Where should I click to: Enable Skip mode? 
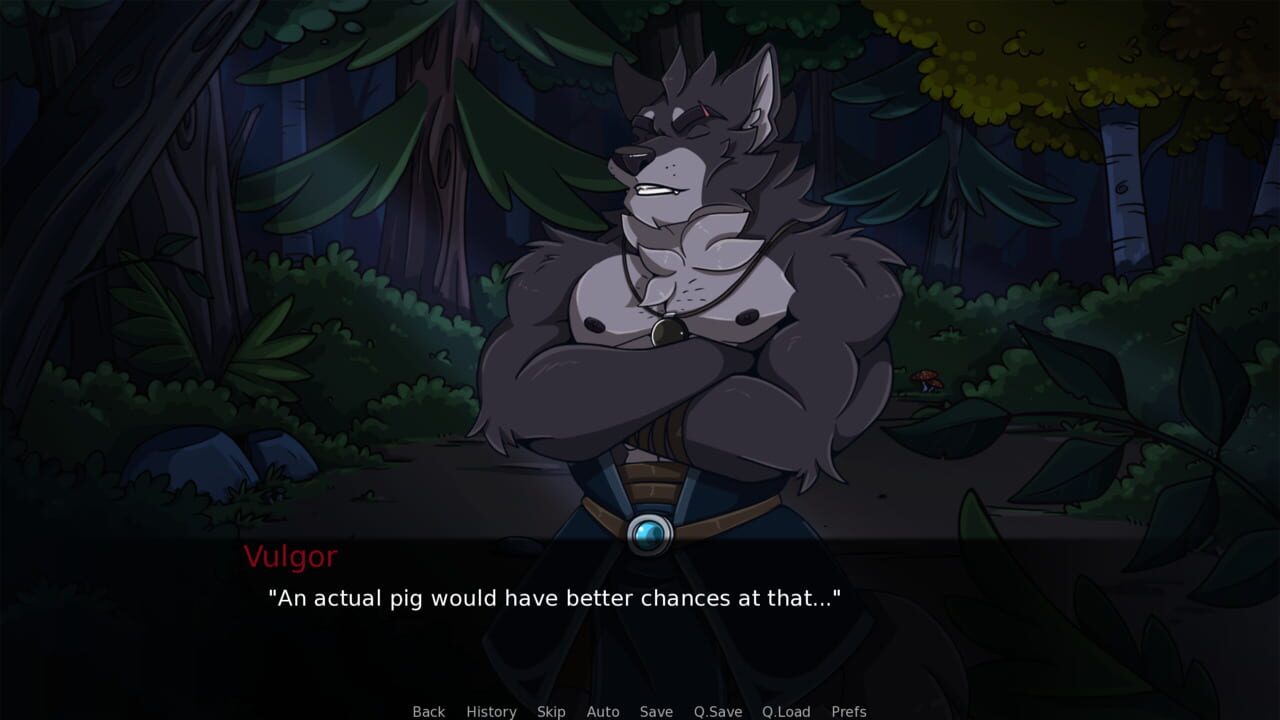click(551, 712)
